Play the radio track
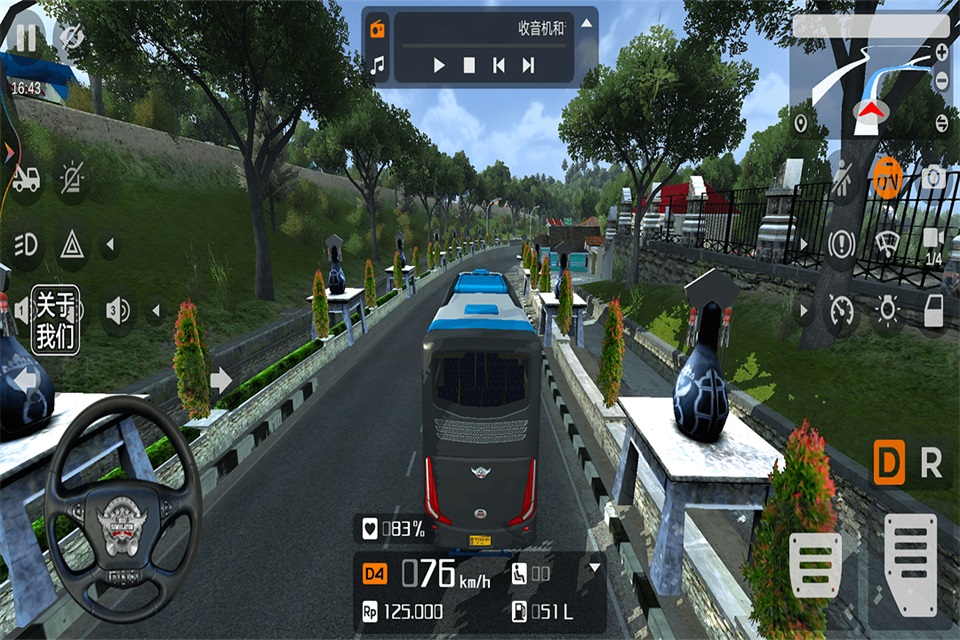This screenshot has width=960, height=640. click(x=439, y=66)
